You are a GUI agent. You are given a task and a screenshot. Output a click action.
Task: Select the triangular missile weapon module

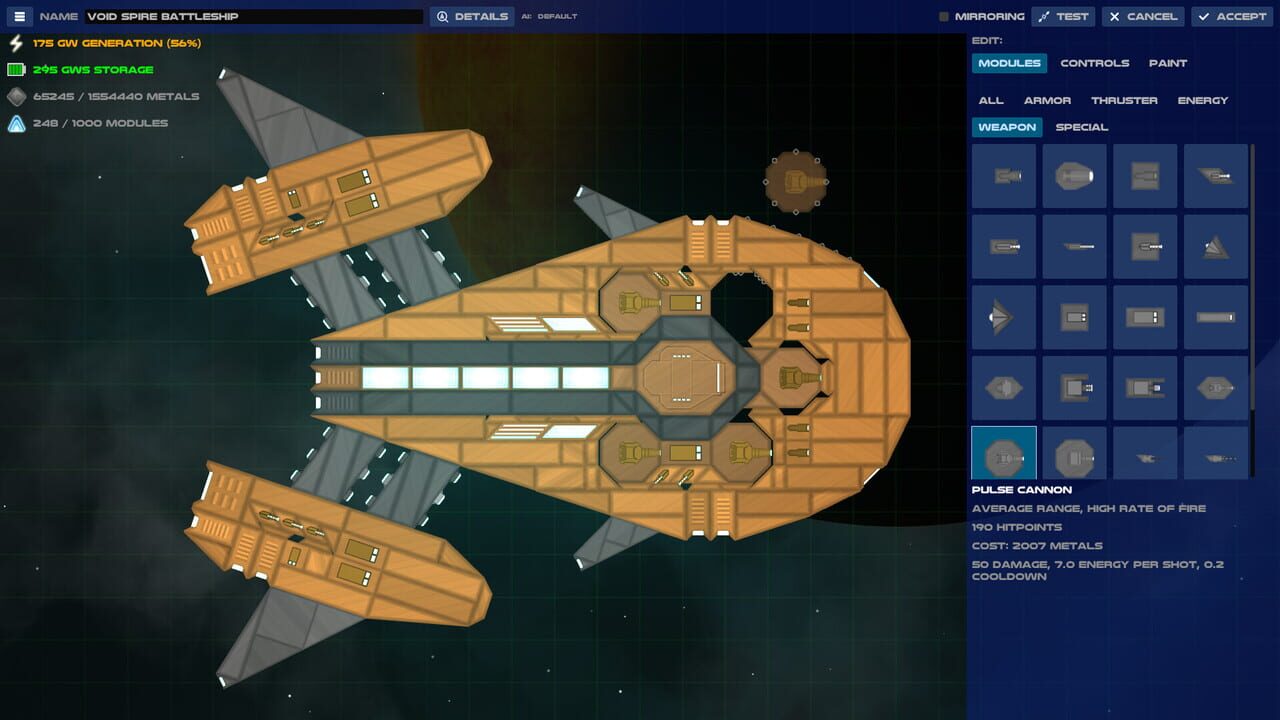click(x=1215, y=247)
